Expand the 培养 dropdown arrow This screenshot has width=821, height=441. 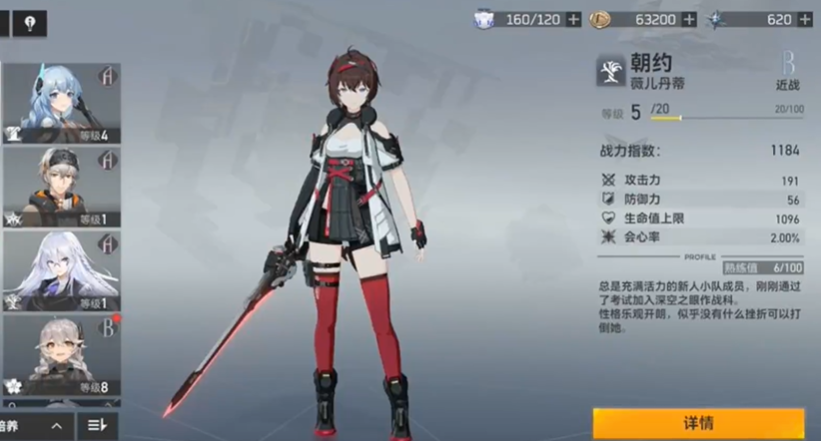(x=57, y=426)
